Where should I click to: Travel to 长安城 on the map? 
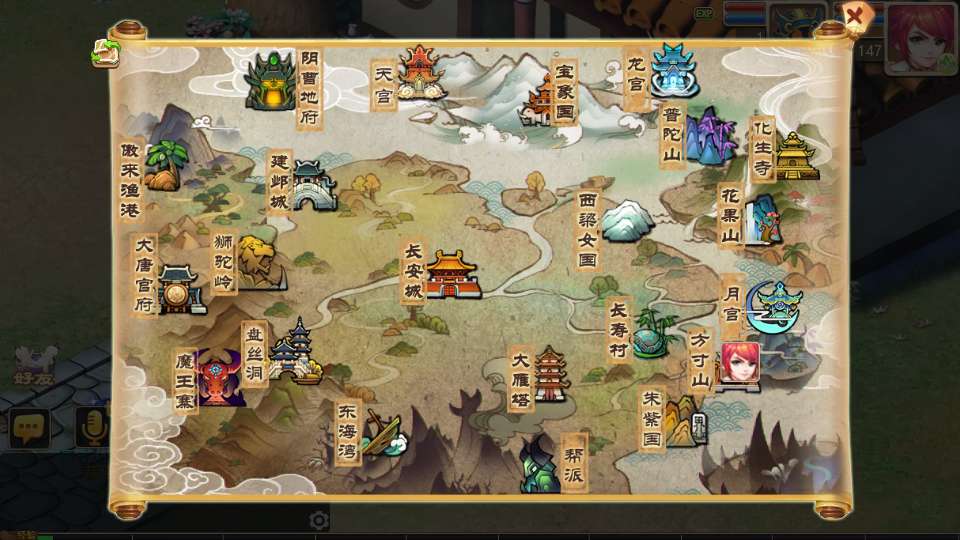[452, 274]
